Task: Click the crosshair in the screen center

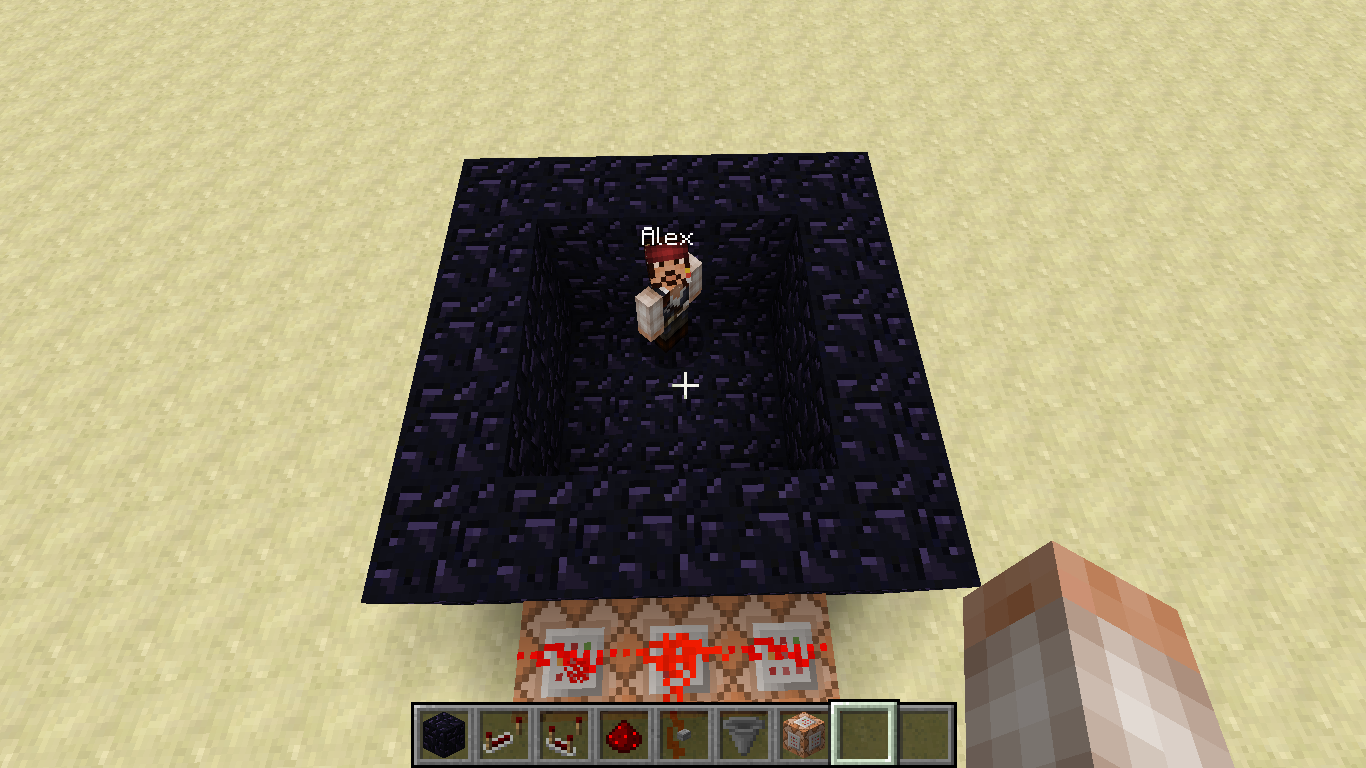Action: [x=685, y=384]
